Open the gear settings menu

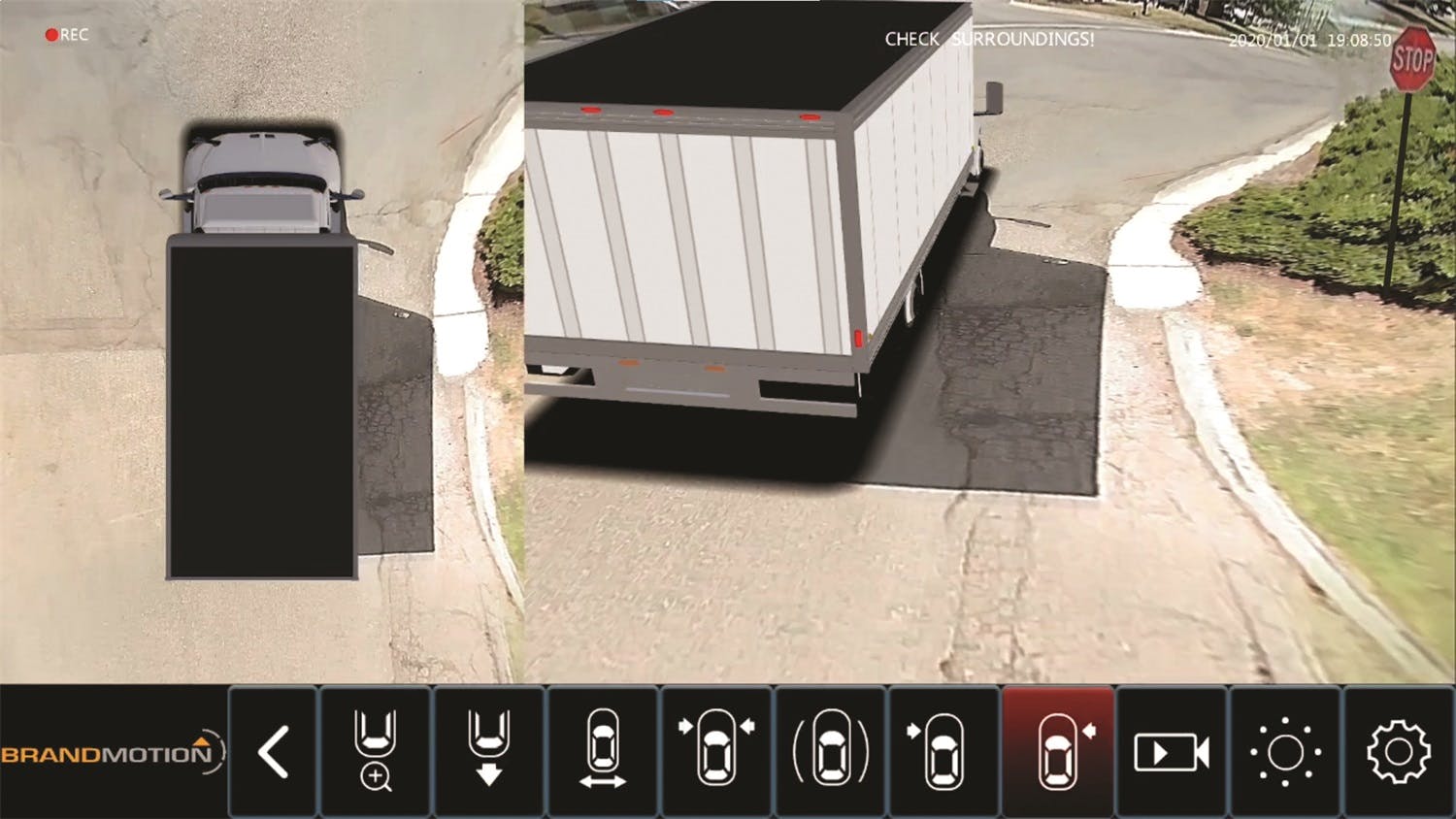[1399, 752]
